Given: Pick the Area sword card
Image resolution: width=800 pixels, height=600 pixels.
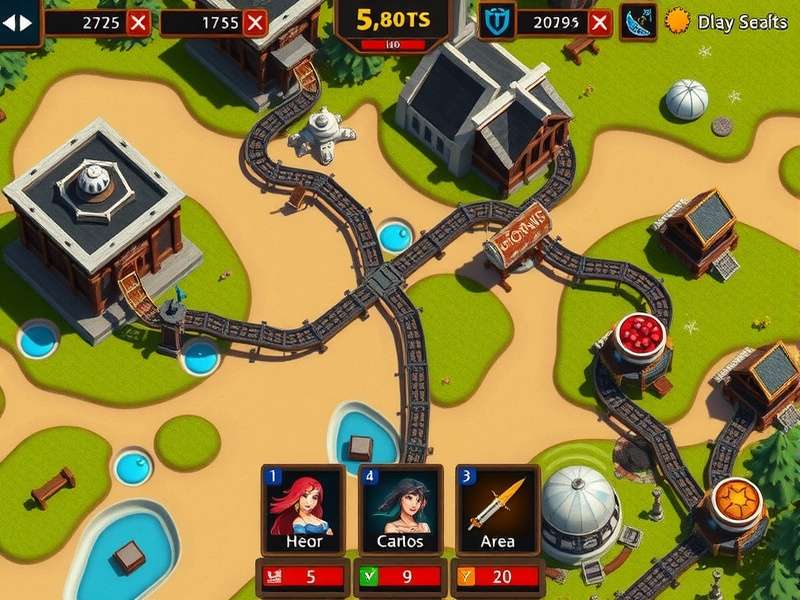Looking at the screenshot, I should 497,511.
